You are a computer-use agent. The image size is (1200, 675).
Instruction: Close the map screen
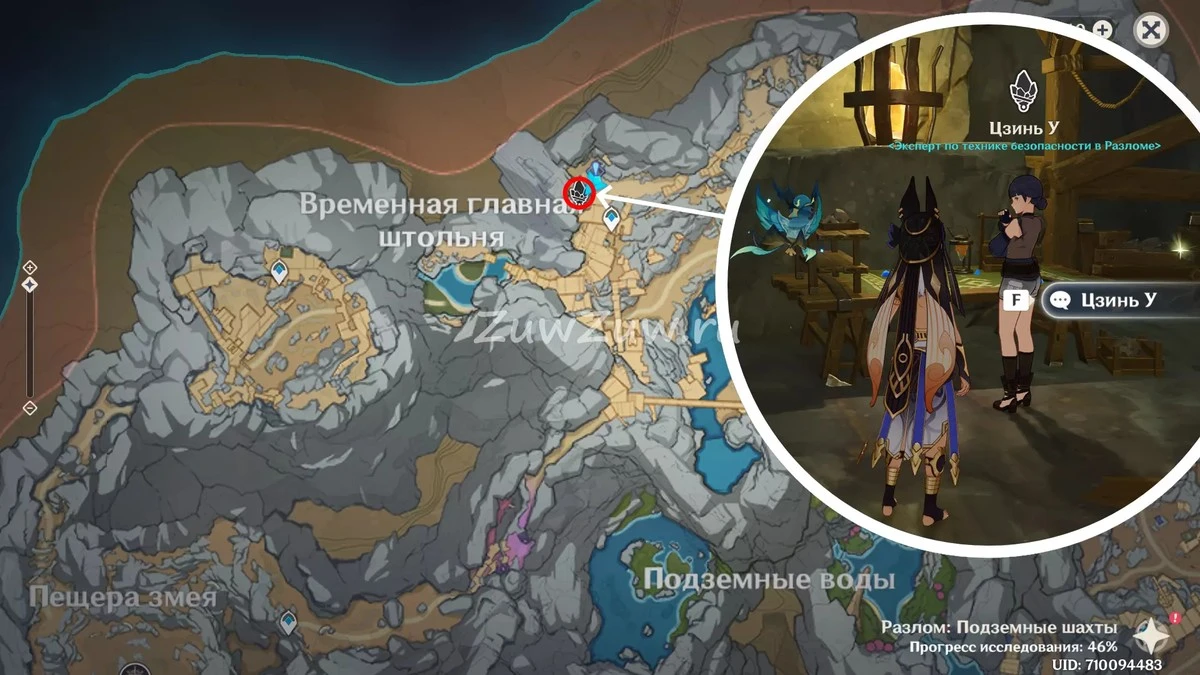[1151, 30]
